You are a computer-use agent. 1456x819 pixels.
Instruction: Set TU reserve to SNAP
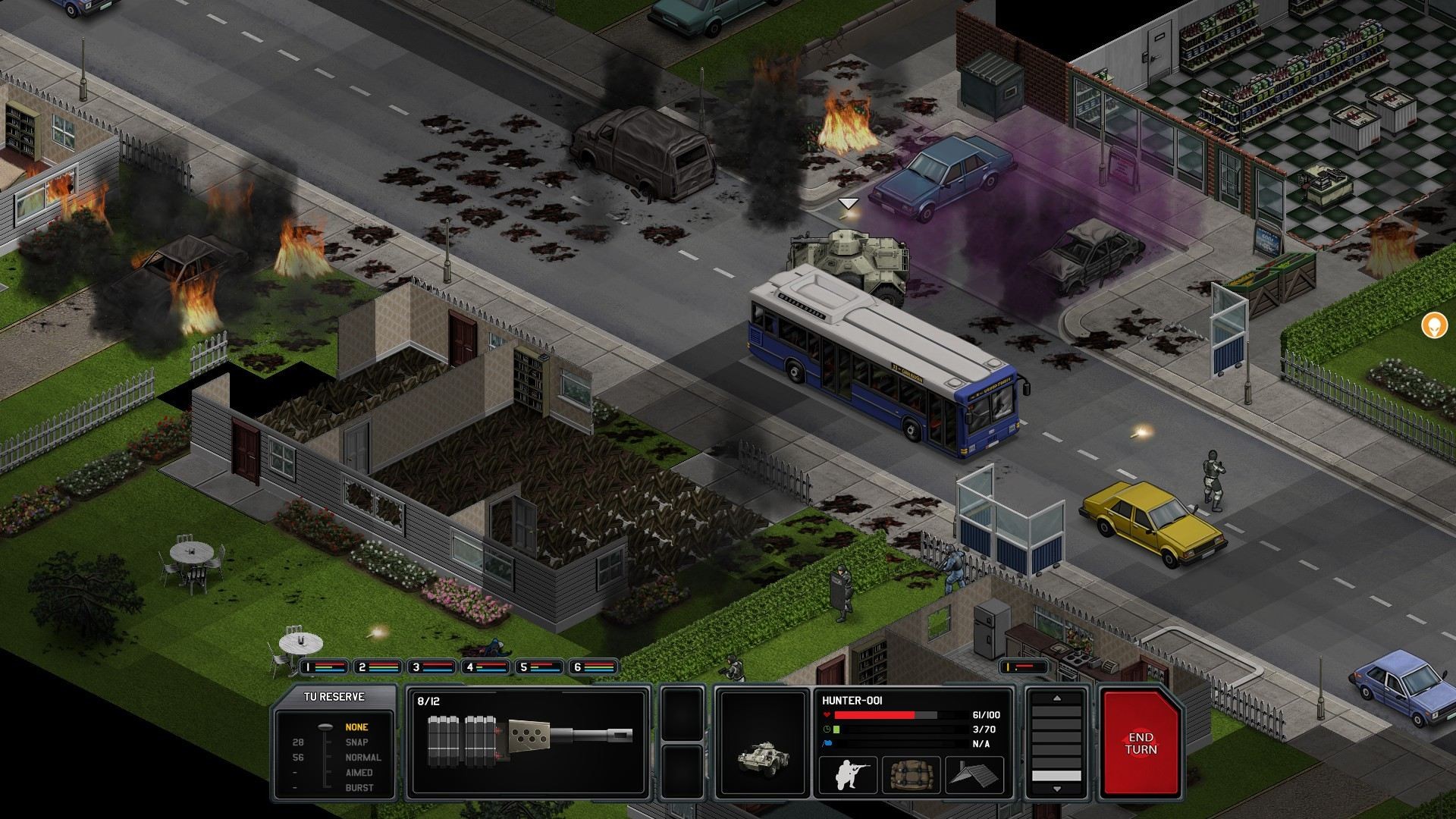(x=356, y=742)
